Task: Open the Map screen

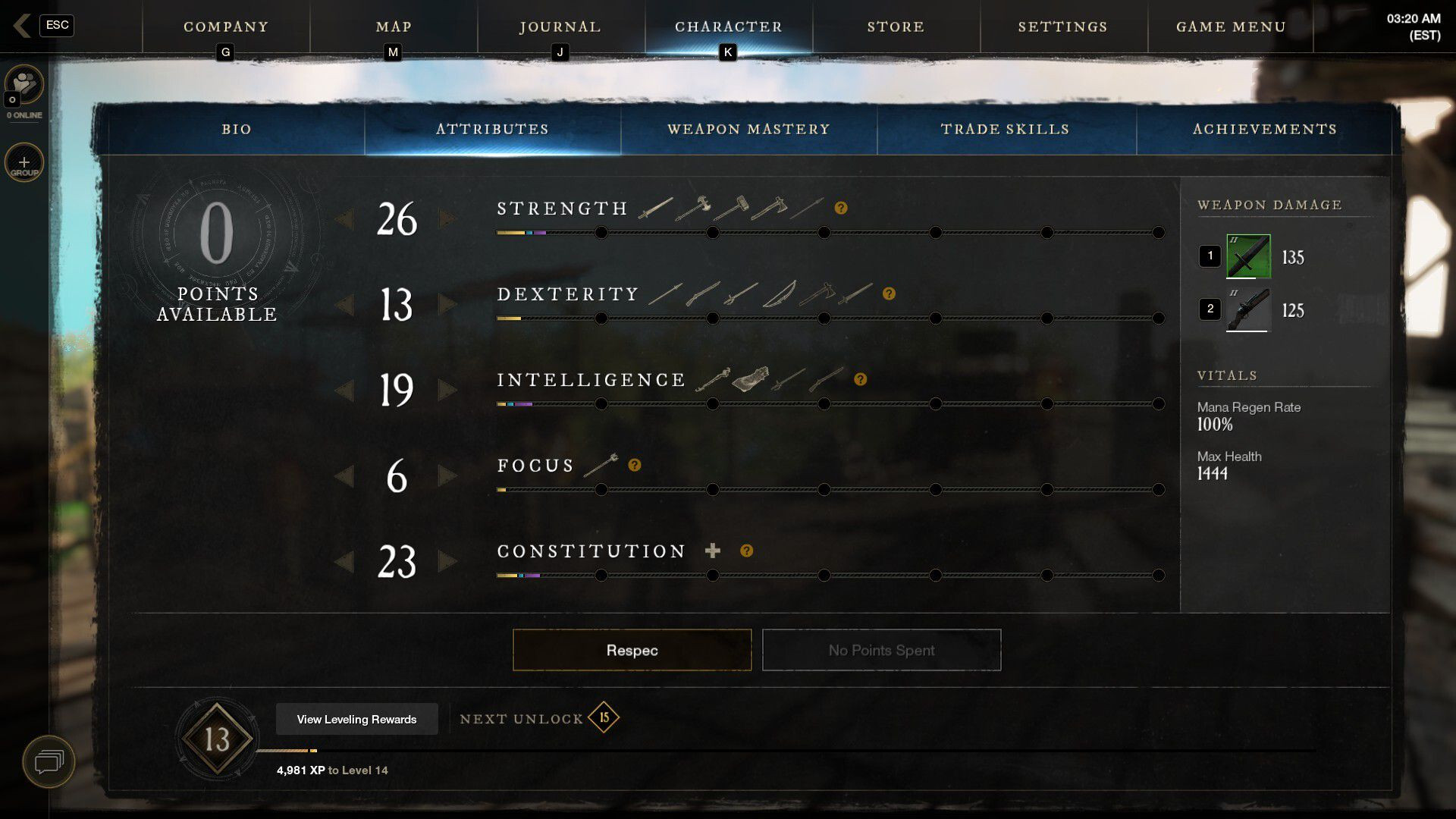Action: (x=394, y=27)
